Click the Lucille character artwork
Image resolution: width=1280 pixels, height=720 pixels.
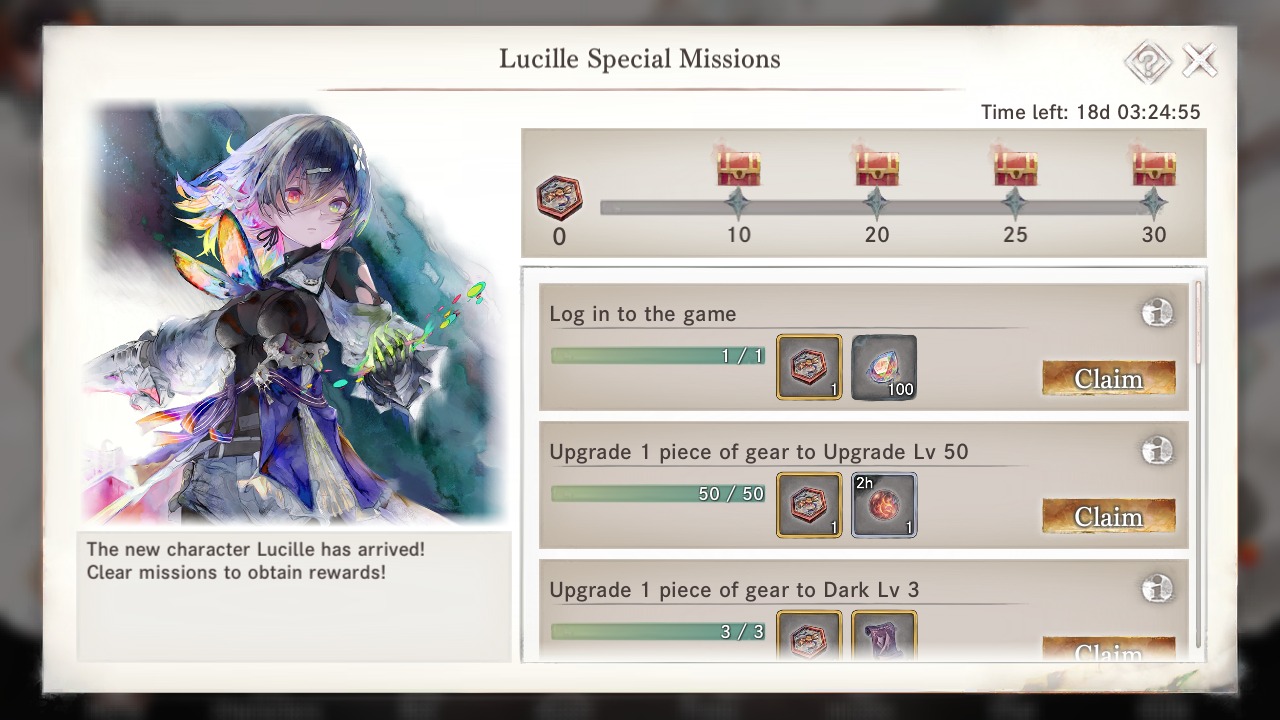[295, 310]
